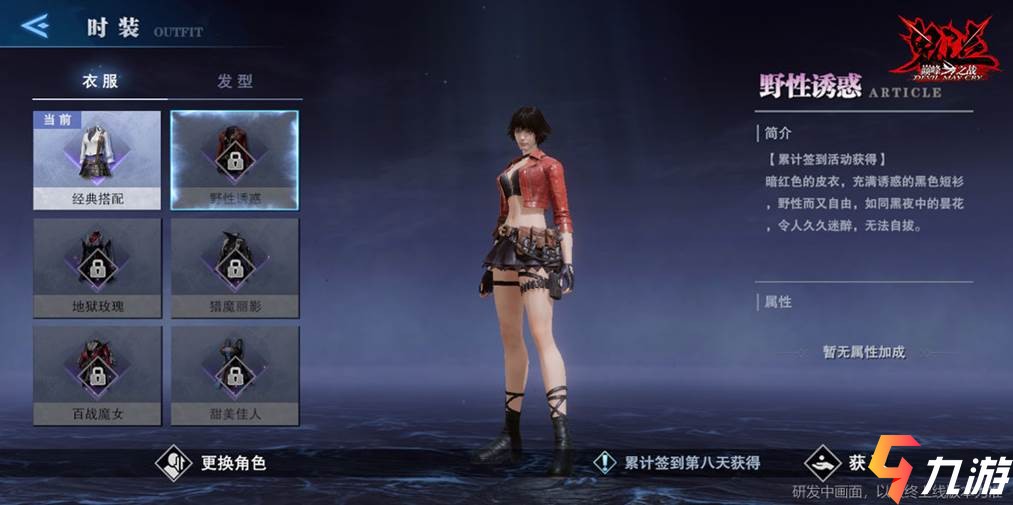Choose the locked 野性诱惑 outfit
The height and width of the screenshot is (505, 1013).
pos(235,160)
